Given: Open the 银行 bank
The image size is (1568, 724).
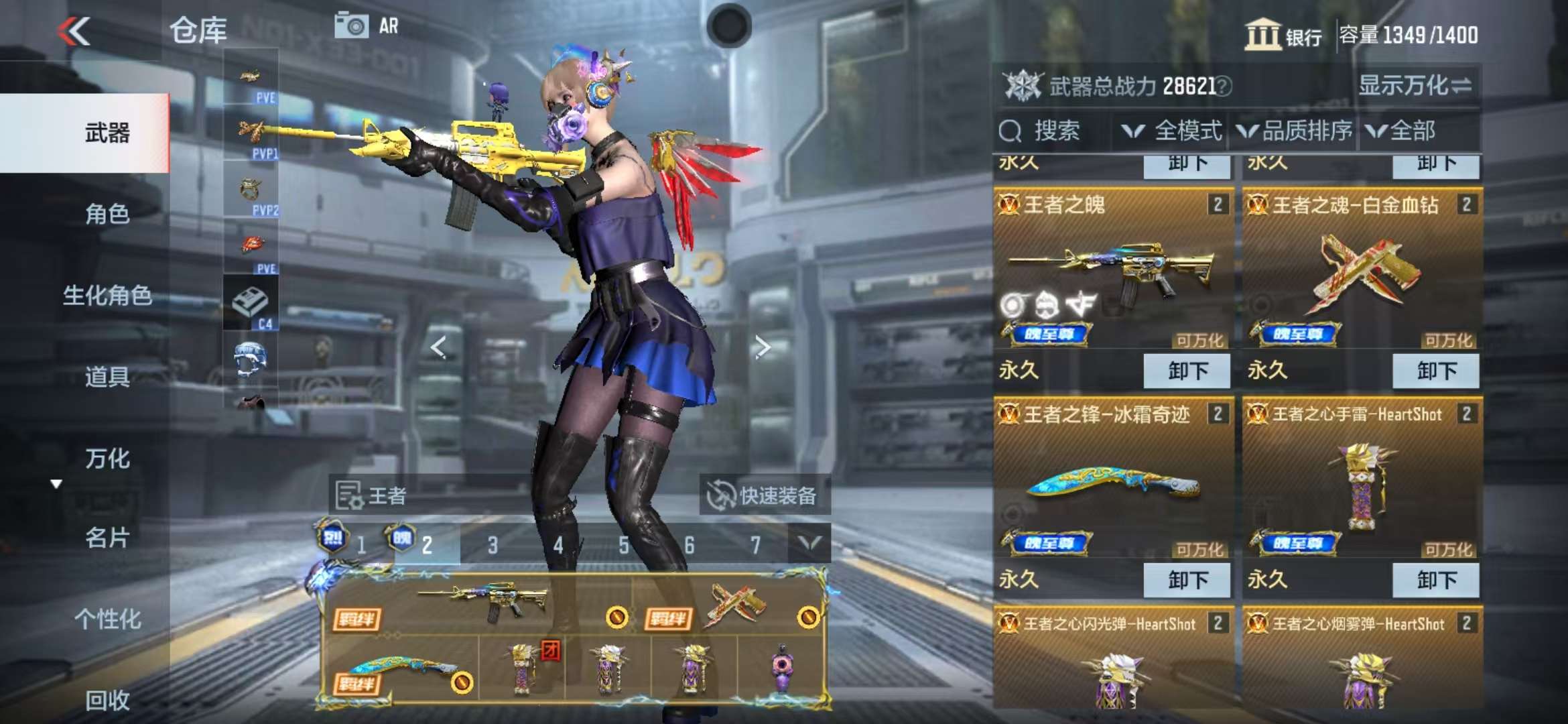Looking at the screenshot, I should (x=1283, y=35).
